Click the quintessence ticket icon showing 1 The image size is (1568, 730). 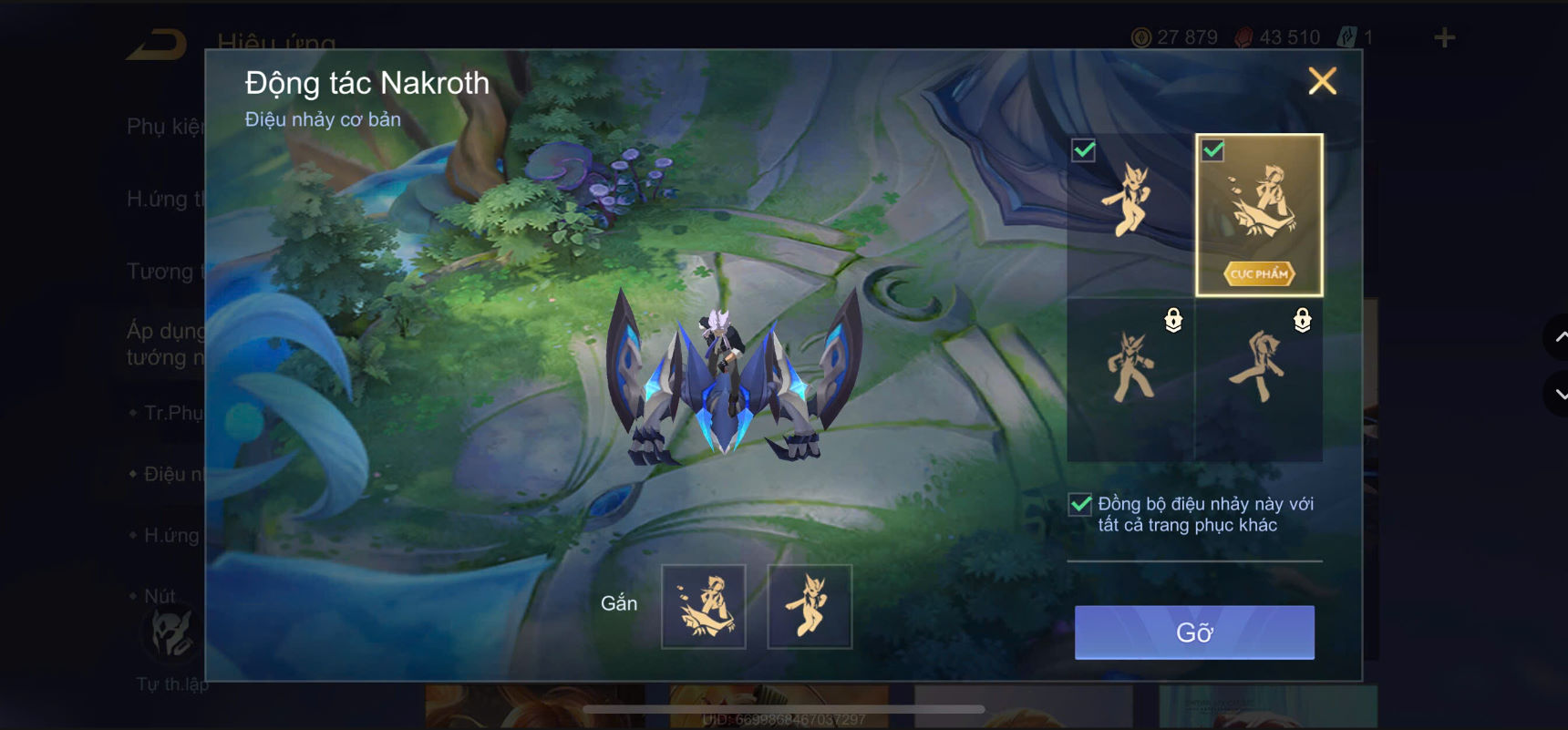click(1346, 36)
